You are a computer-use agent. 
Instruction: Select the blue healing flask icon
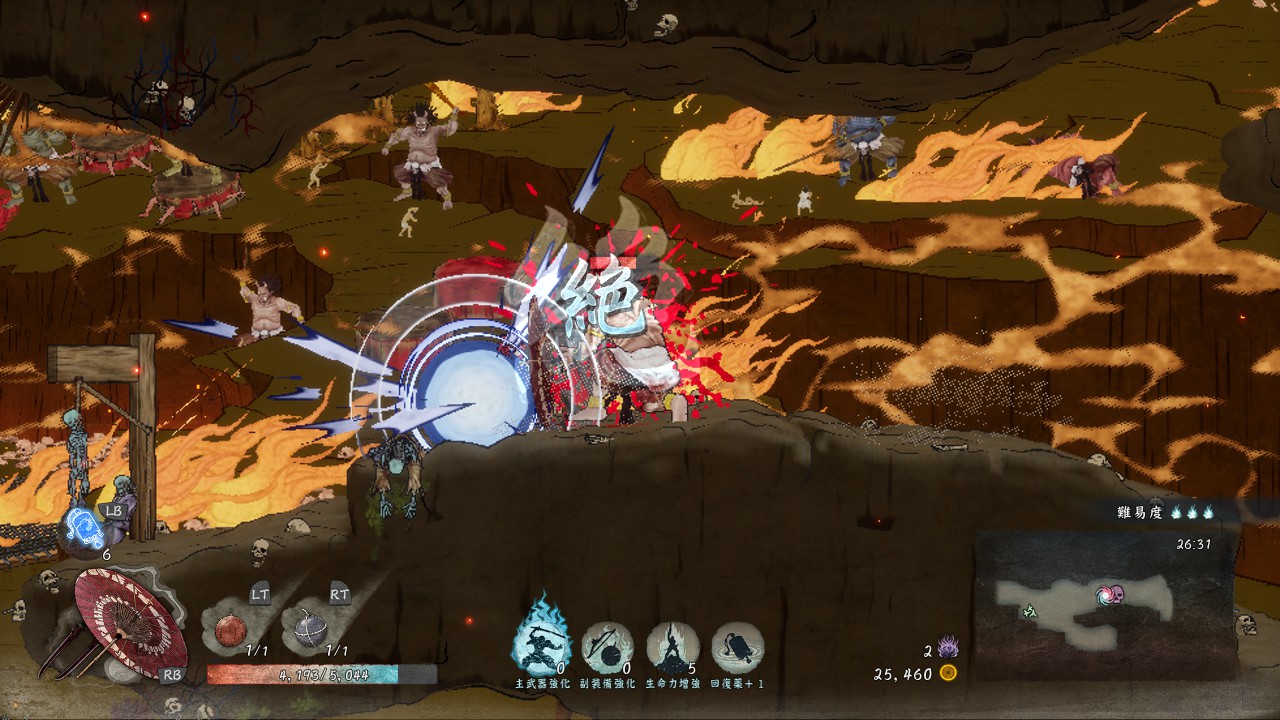pos(85,528)
